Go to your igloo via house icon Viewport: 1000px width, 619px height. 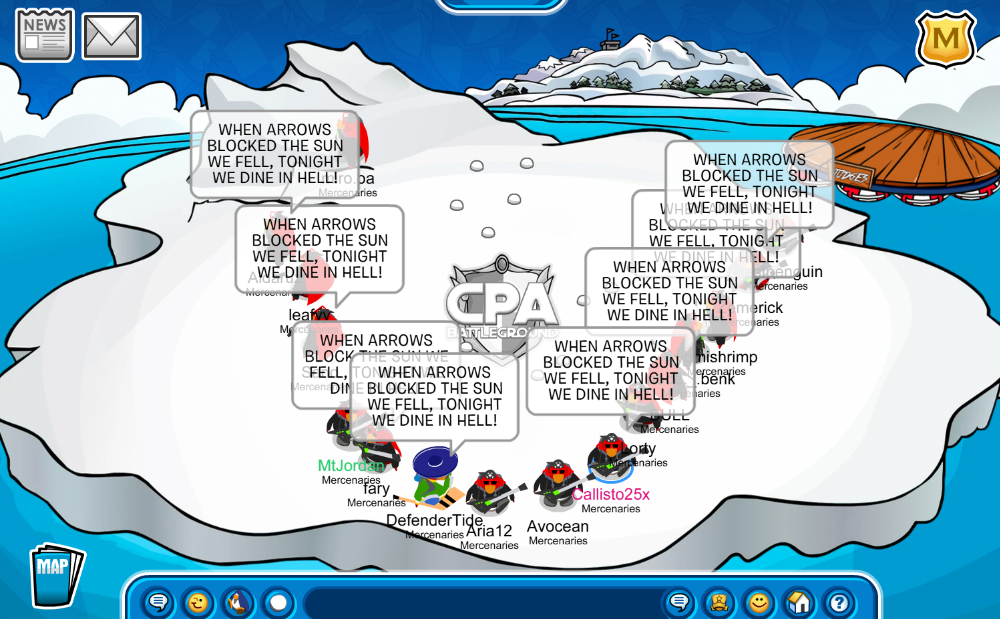(x=799, y=602)
